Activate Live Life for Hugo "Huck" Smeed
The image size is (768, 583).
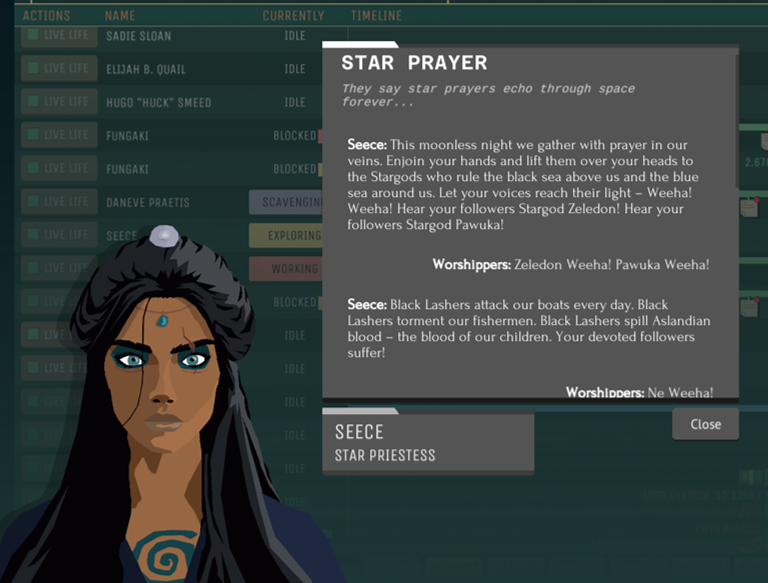[59, 102]
